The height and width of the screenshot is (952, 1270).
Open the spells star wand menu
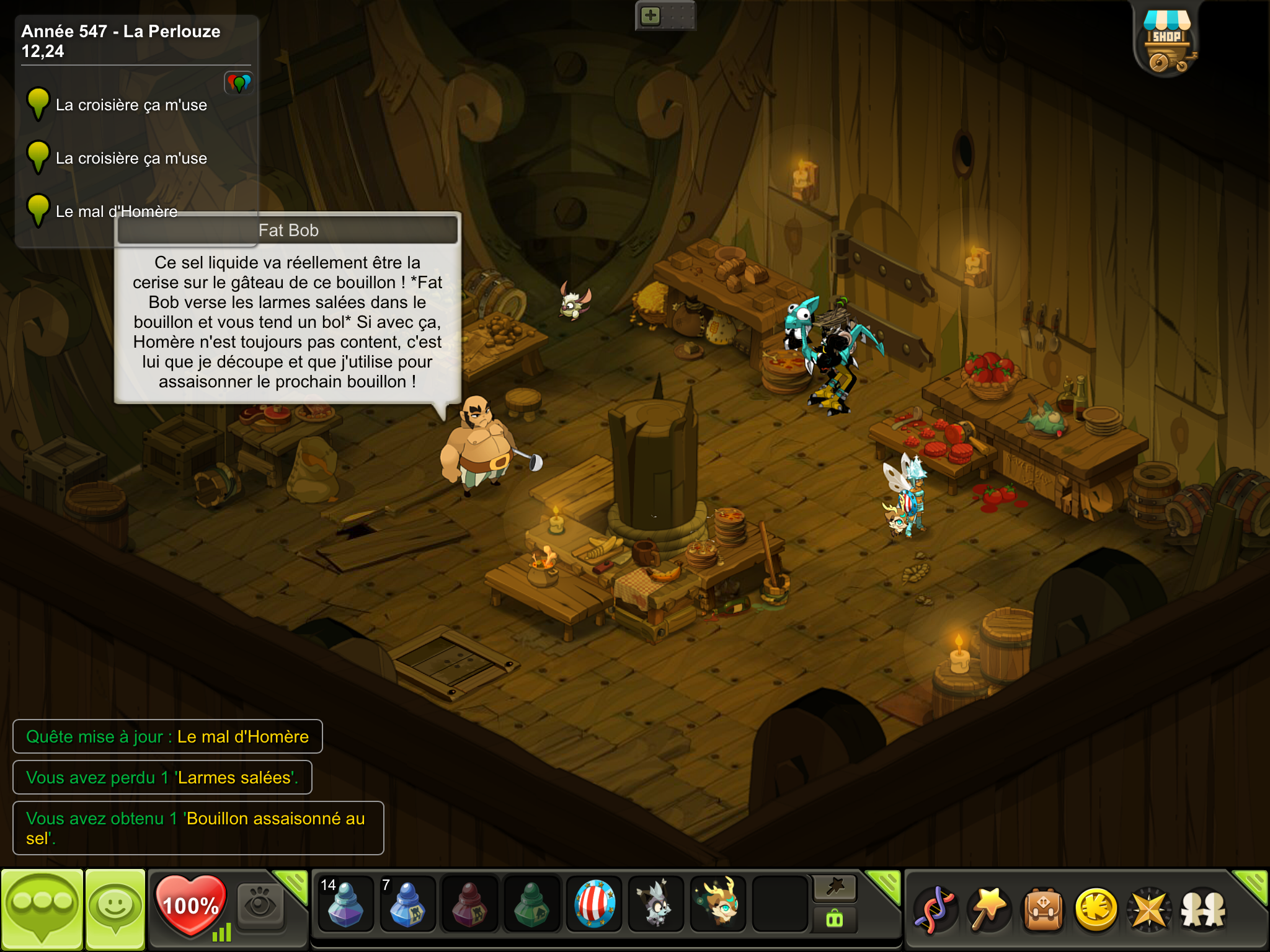tap(988, 910)
